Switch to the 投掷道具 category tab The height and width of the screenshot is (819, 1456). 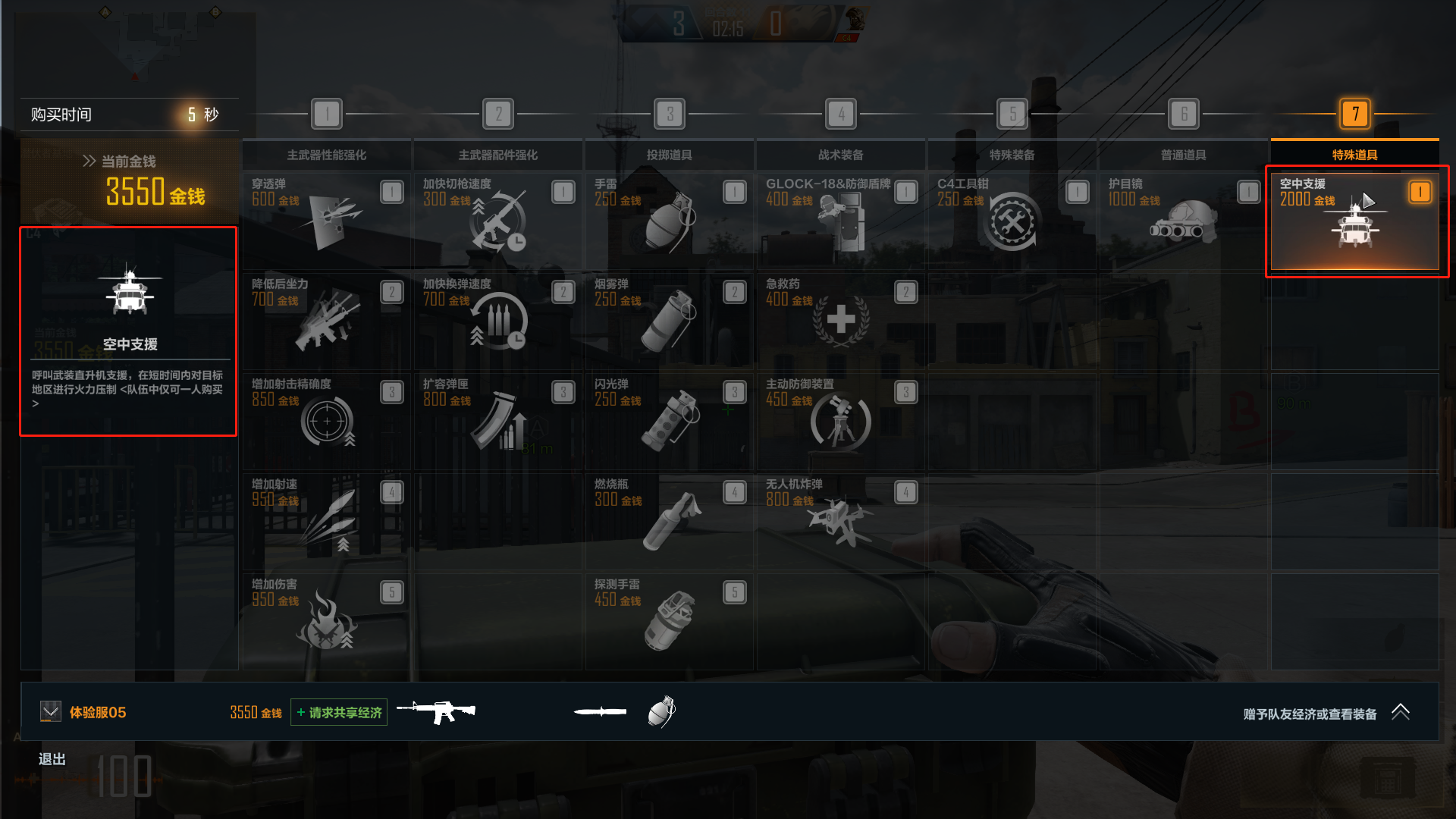(x=669, y=155)
